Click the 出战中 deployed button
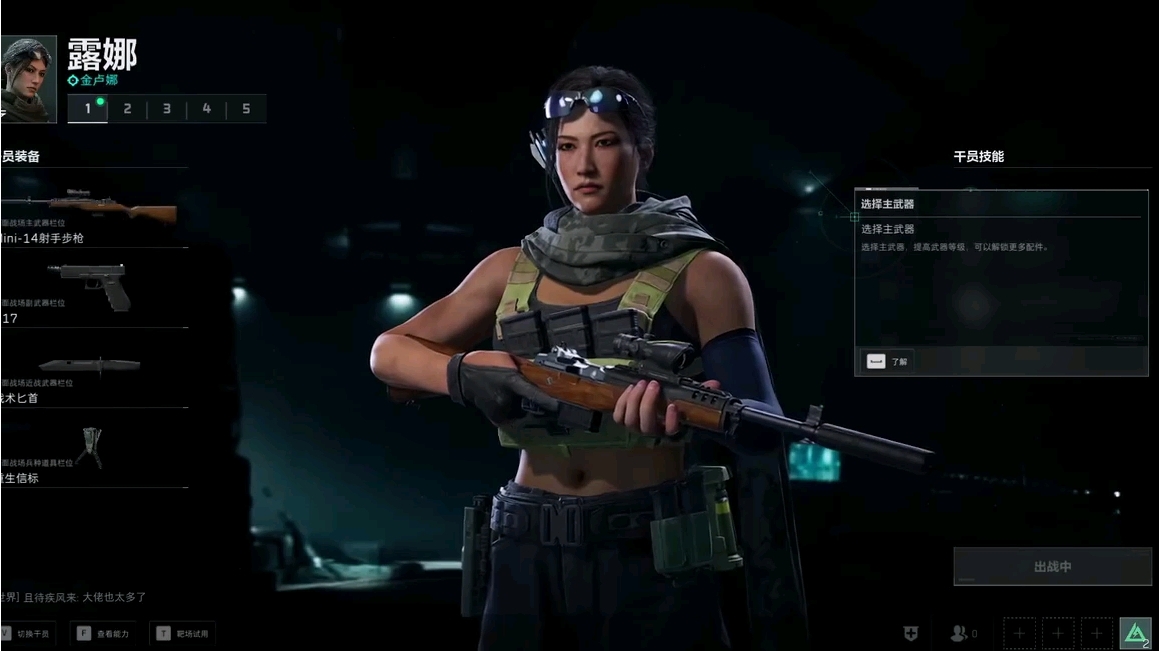The height and width of the screenshot is (651, 1159). point(1052,567)
